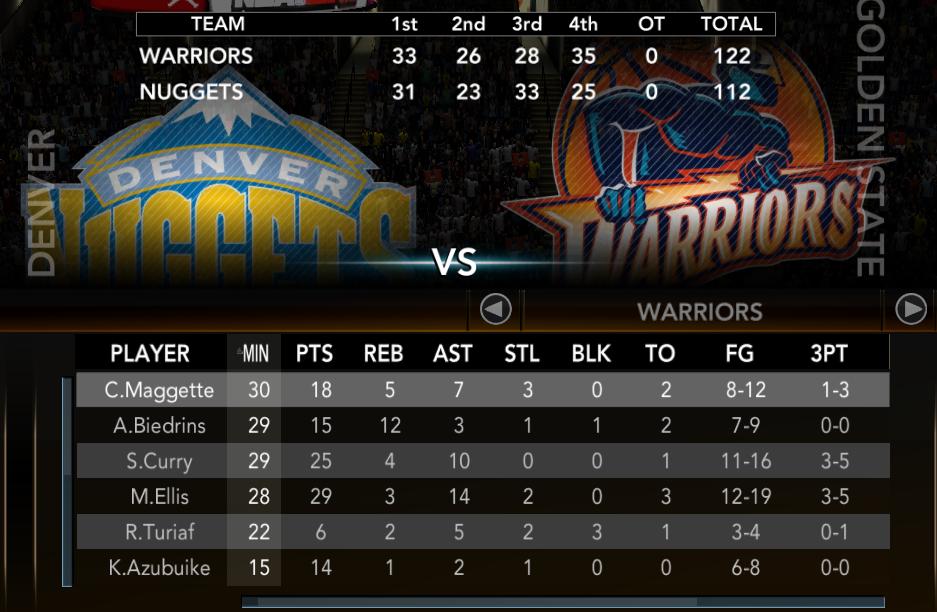Screen dimensions: 937x612
Task: Switch to the previous team with left arrow
Action: click(496, 310)
